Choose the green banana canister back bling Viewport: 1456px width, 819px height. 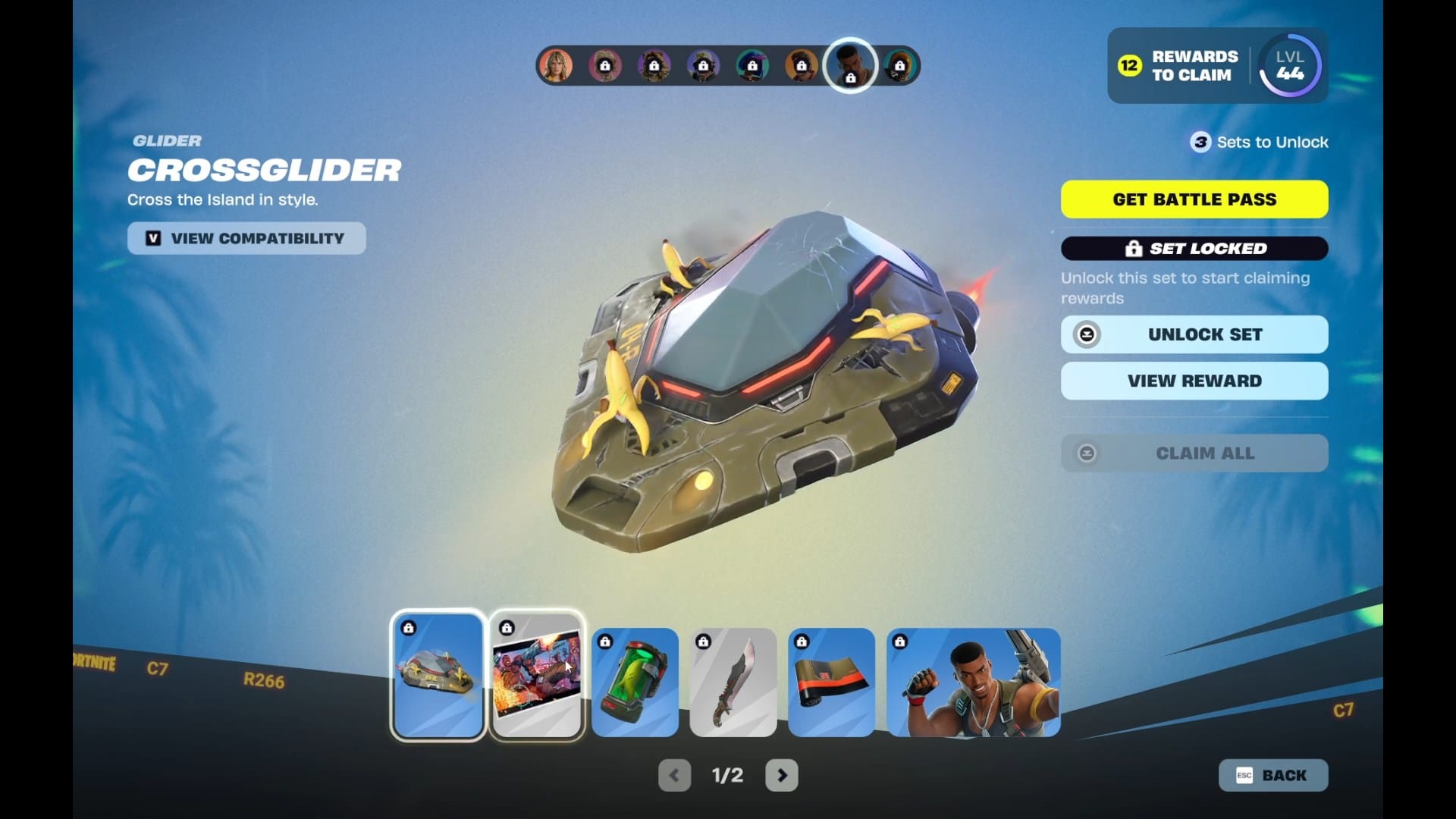(x=635, y=682)
